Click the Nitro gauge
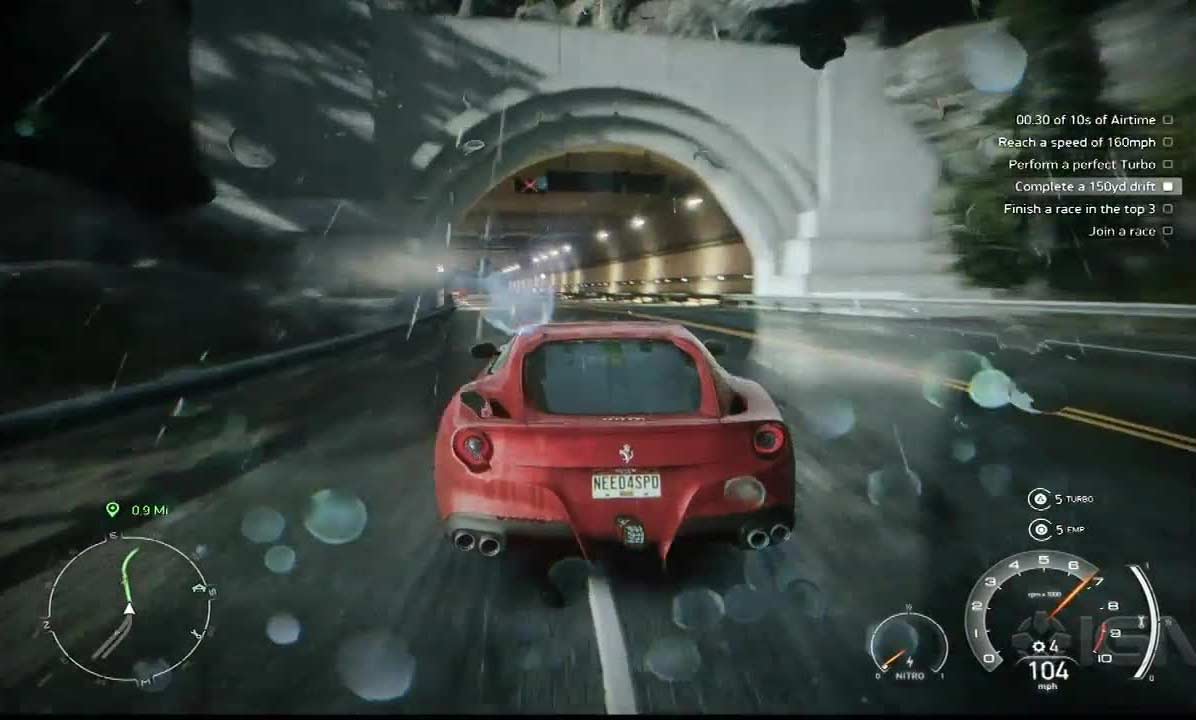Viewport: 1196px width, 720px height. (907, 647)
